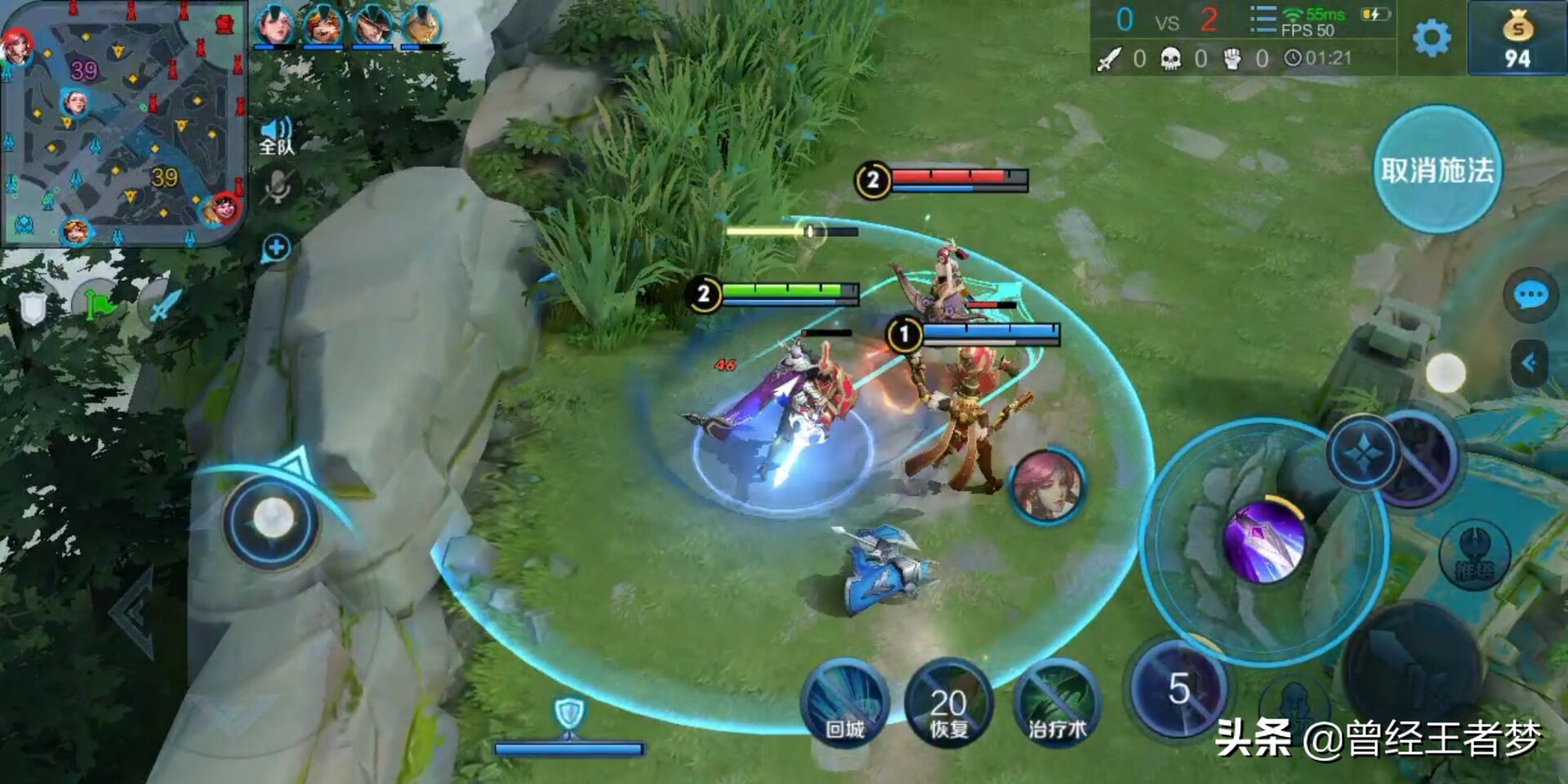Send the shield retreat signal
Screen dimensions: 1568x784
click(x=33, y=308)
